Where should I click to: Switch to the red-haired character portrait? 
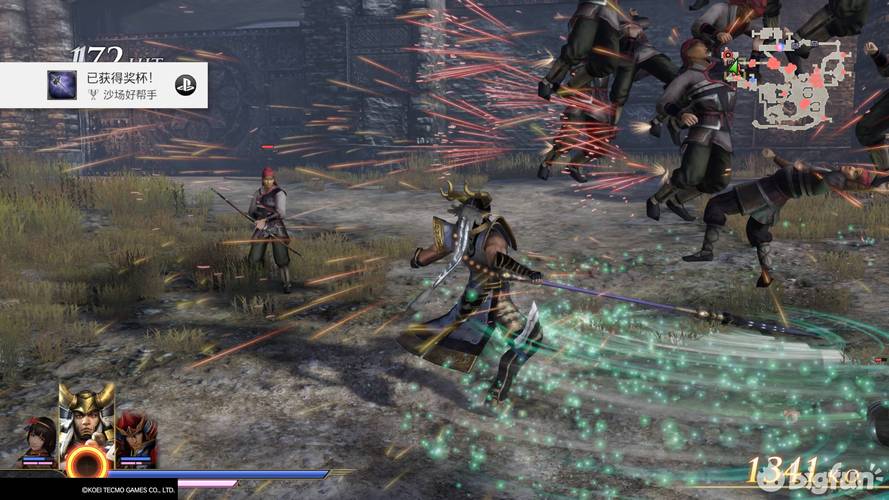point(136,437)
